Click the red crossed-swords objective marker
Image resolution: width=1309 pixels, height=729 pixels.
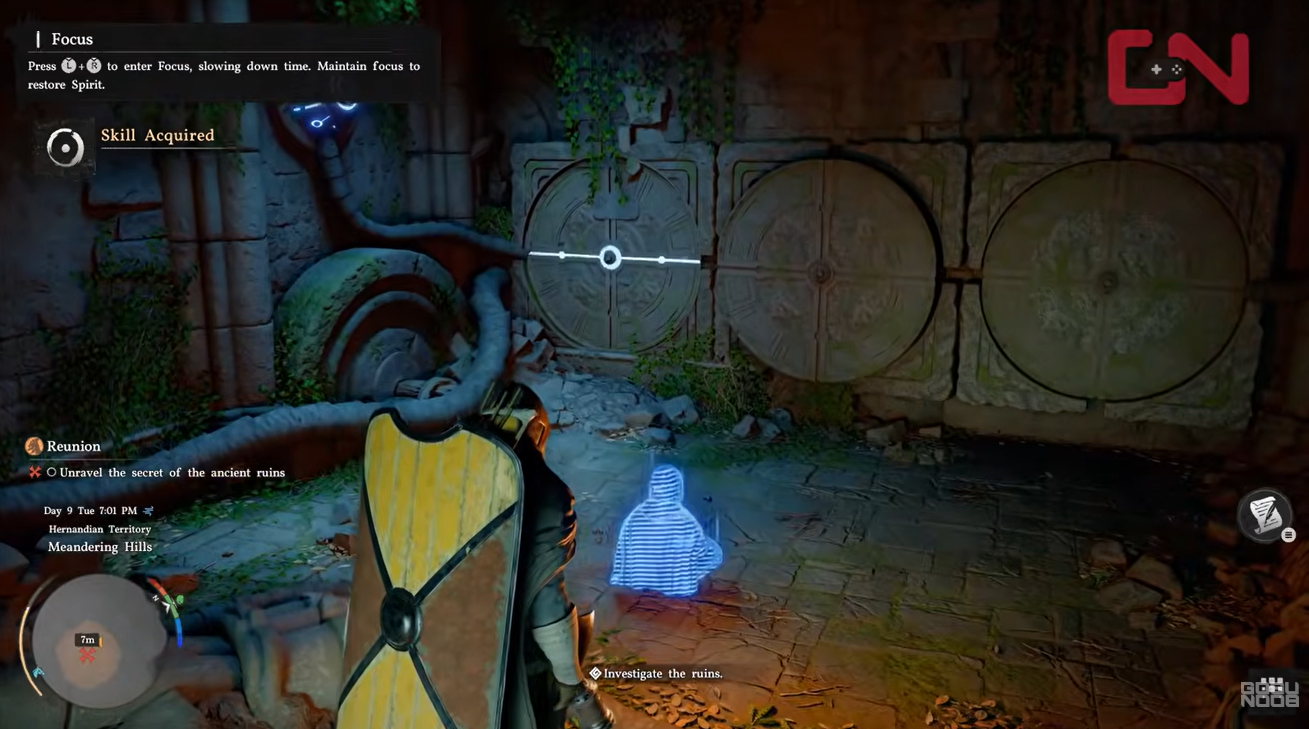tap(34, 472)
